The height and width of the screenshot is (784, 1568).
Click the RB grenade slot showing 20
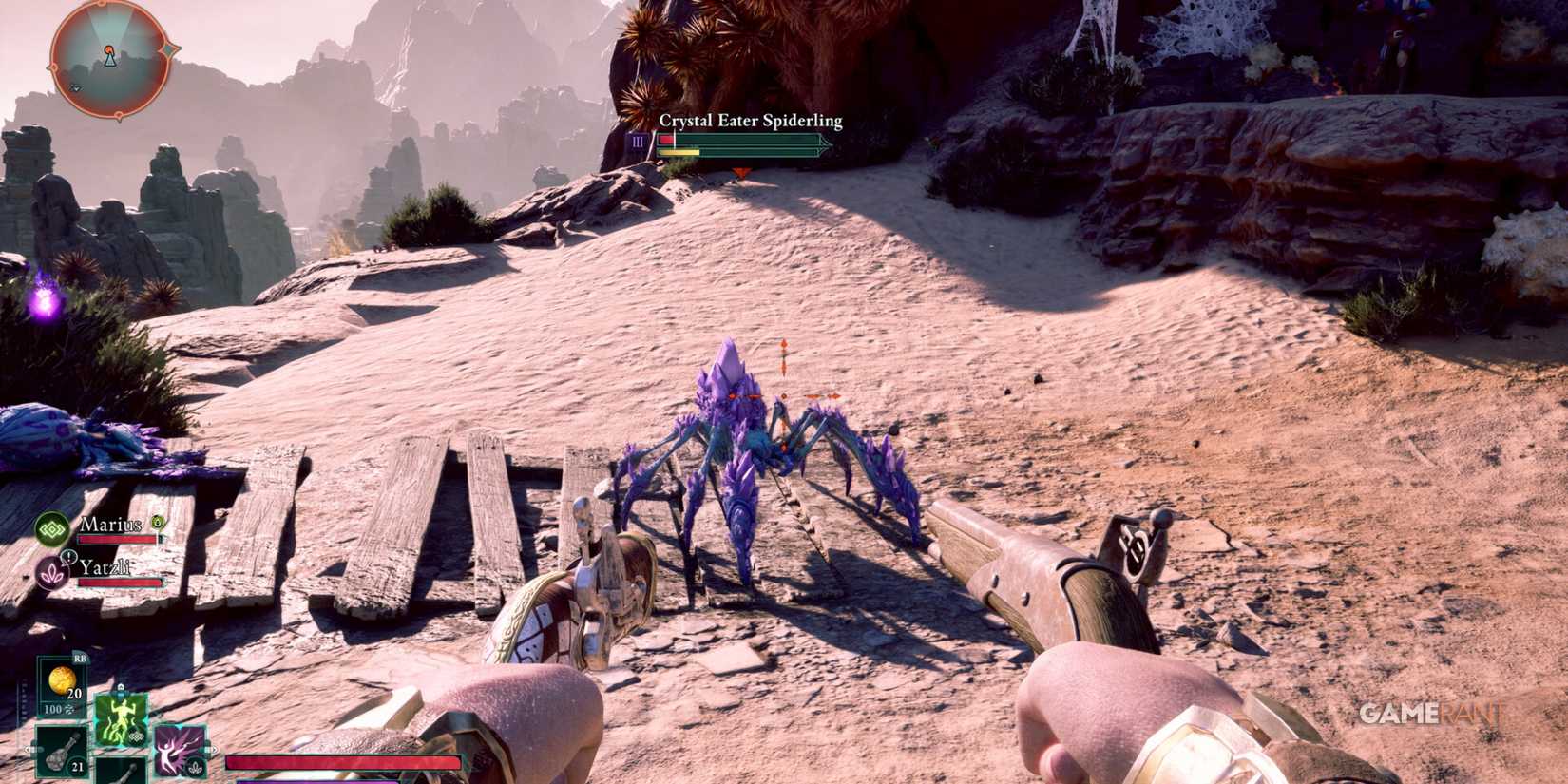coord(63,682)
